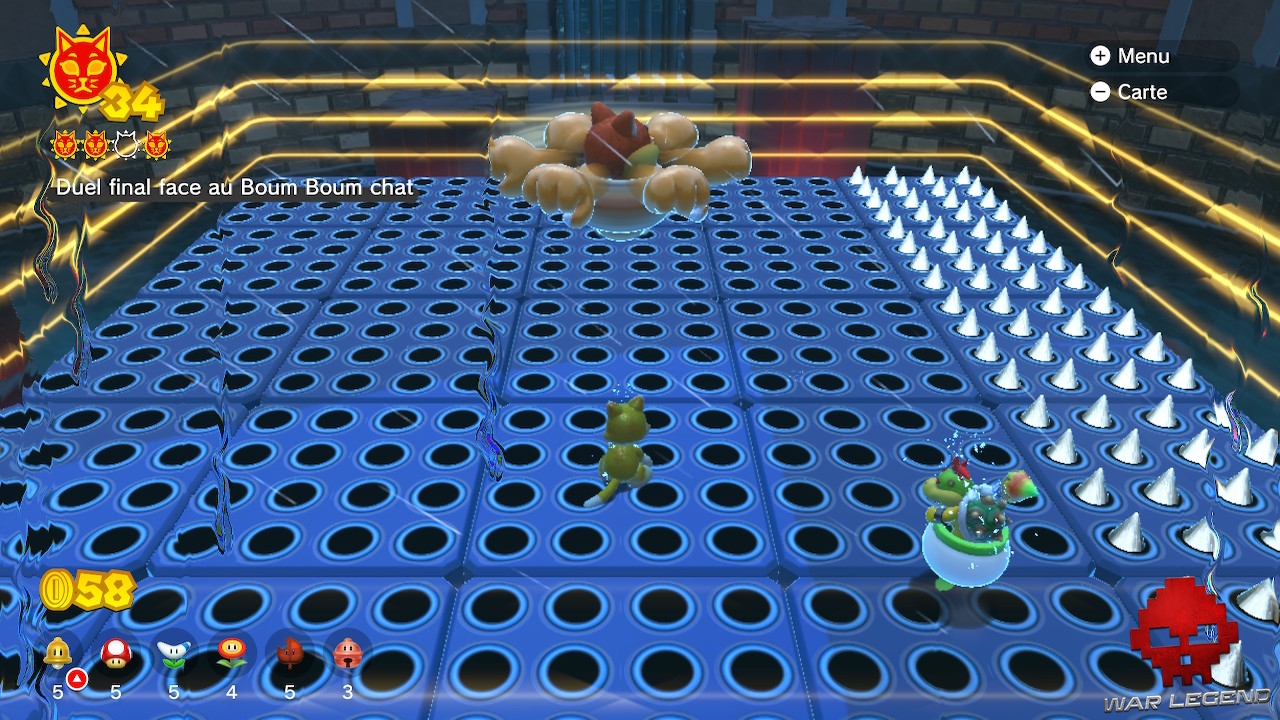Open the Menu with the plus button
The height and width of the screenshot is (720, 1280).
click(1145, 57)
